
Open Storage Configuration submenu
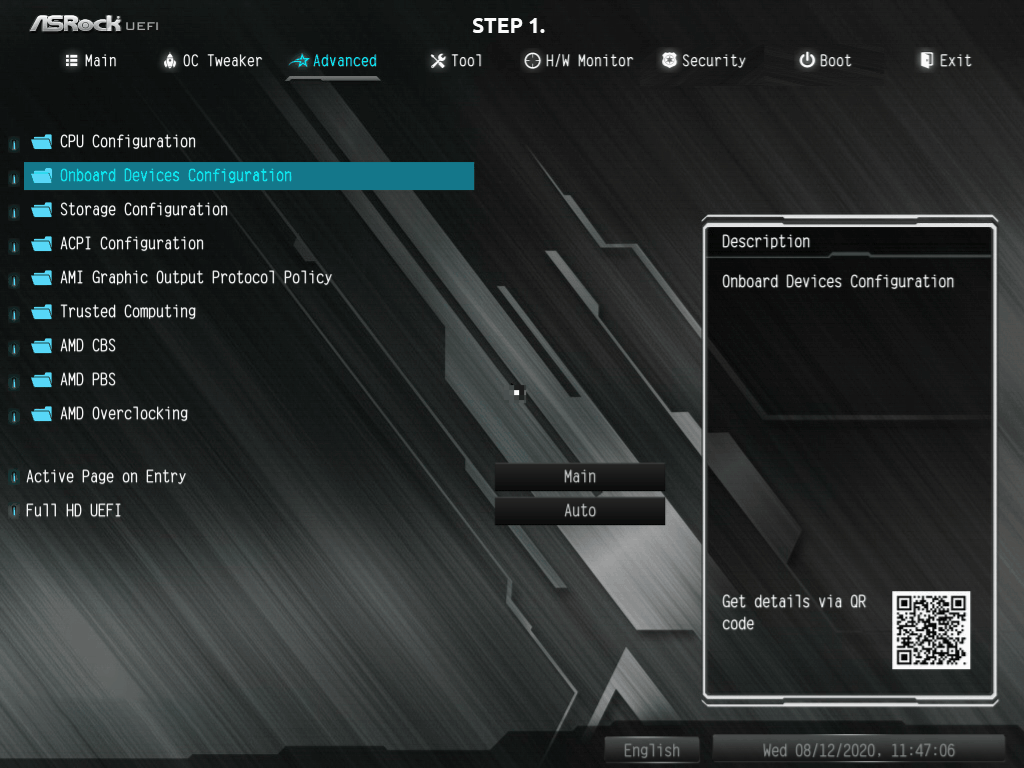(143, 210)
